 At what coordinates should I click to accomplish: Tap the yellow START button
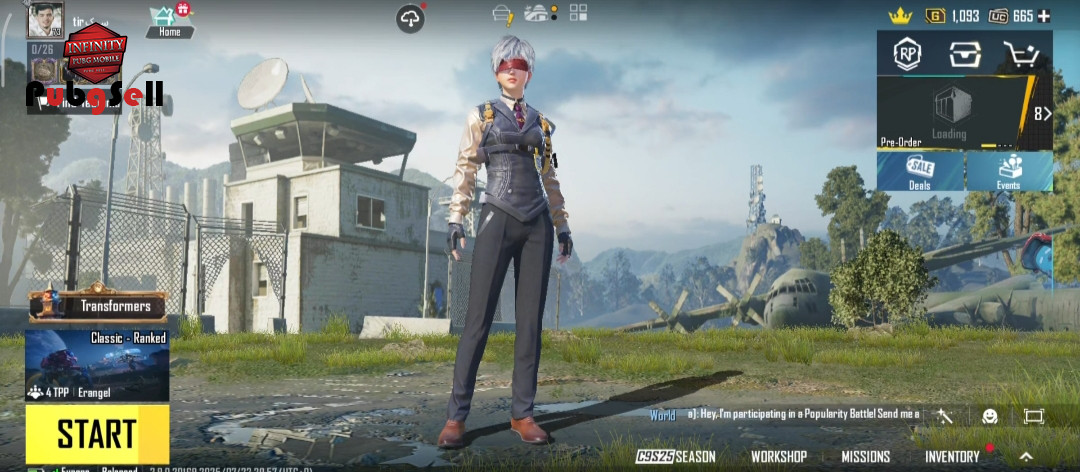point(97,434)
